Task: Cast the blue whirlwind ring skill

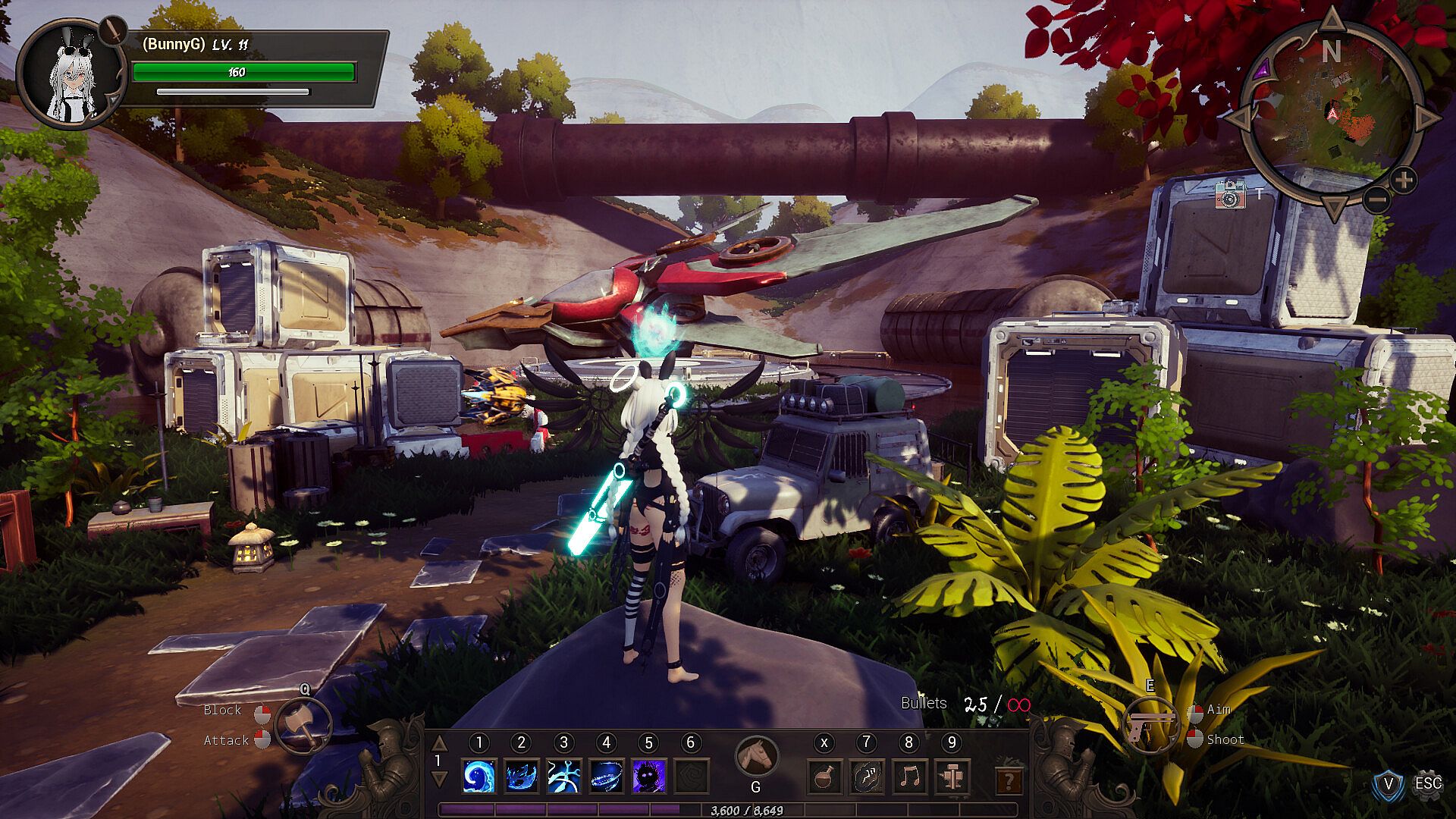Action: 606,777
